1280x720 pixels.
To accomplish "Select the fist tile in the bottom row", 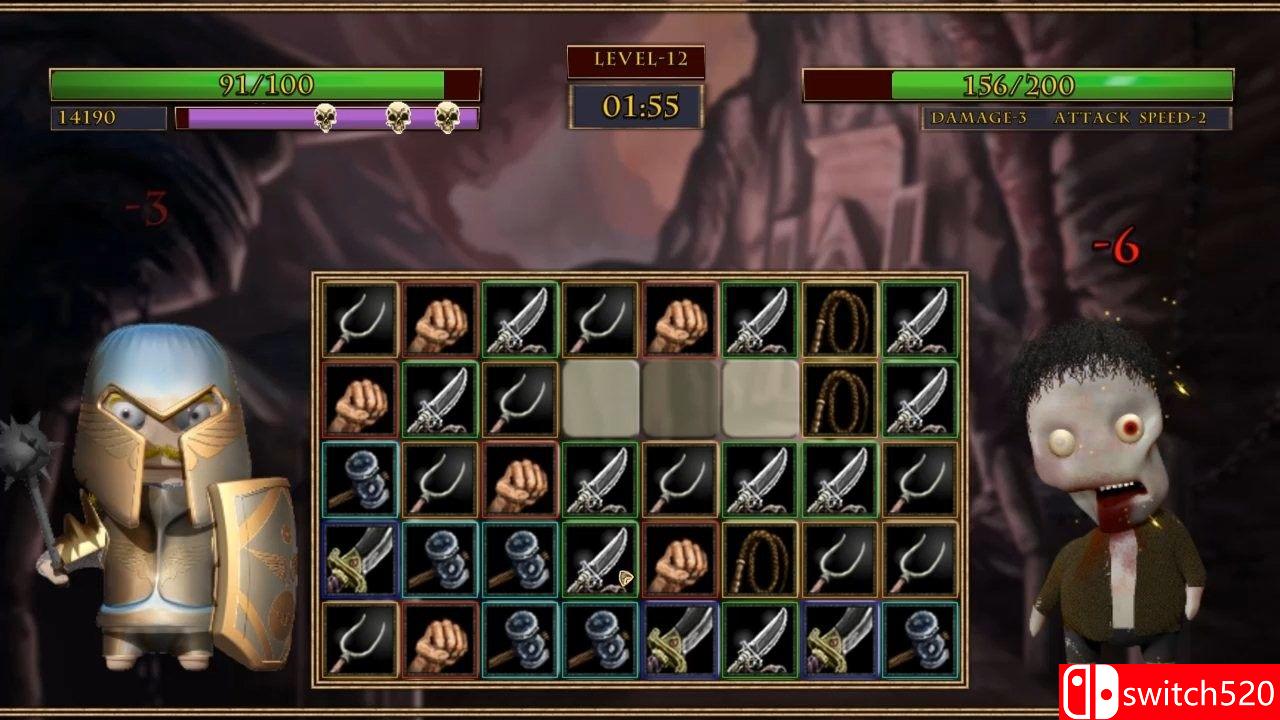I will click(x=438, y=640).
